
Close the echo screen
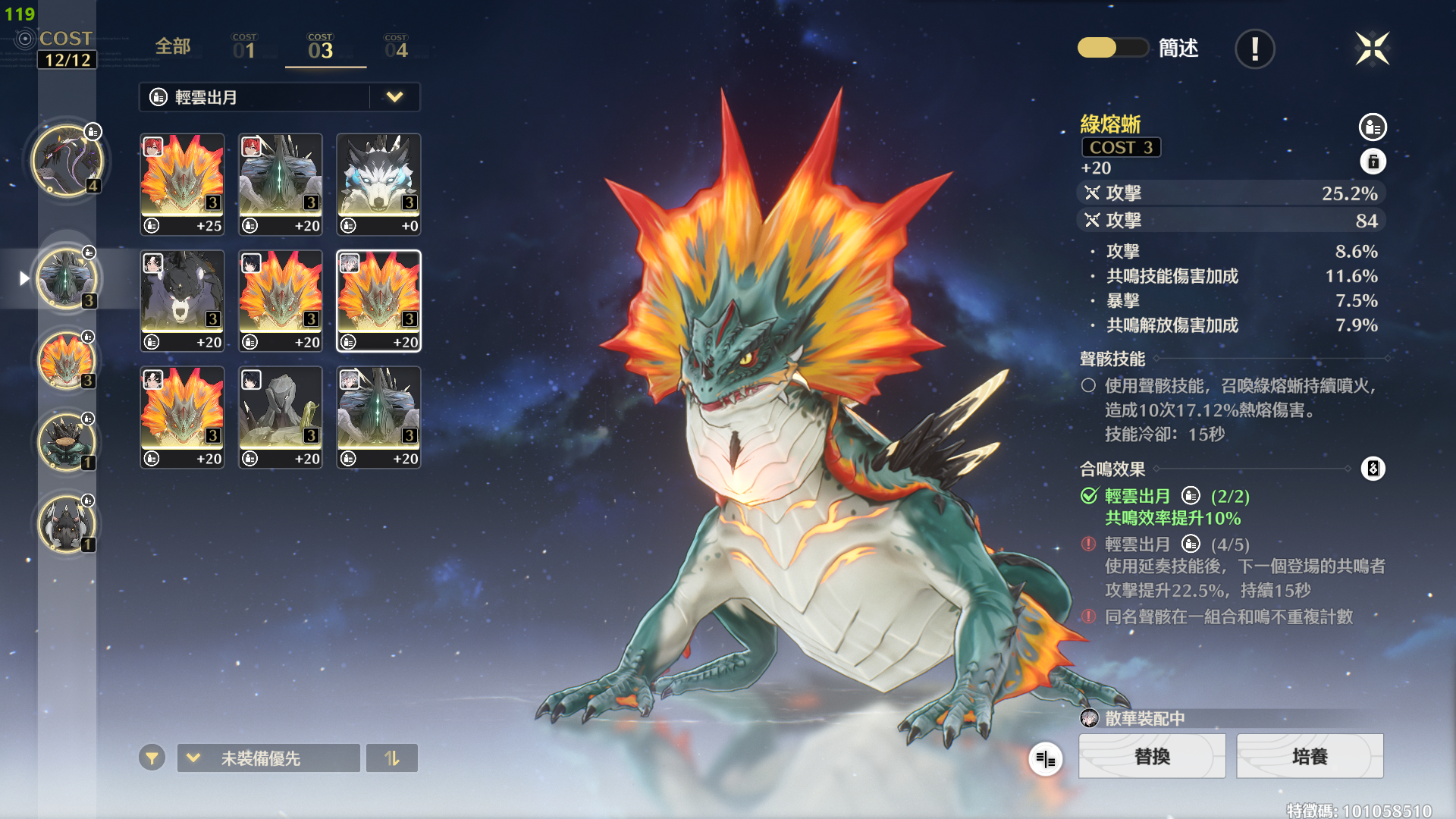coord(1372,49)
